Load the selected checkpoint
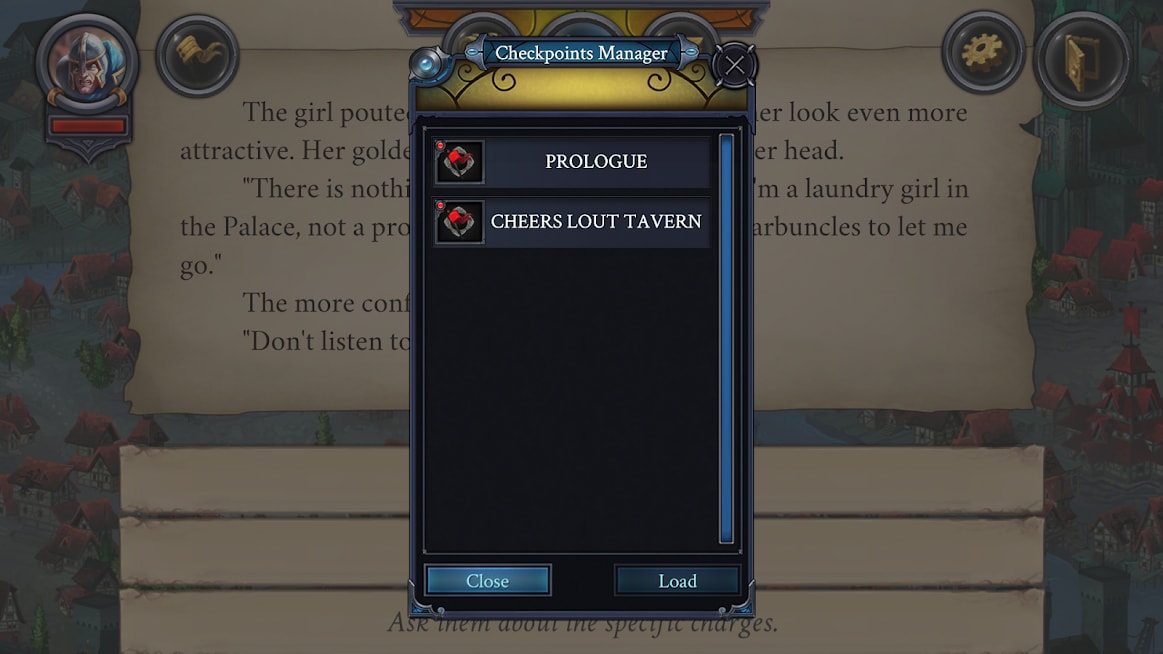Screen dimensions: 1163x654 [677, 581]
